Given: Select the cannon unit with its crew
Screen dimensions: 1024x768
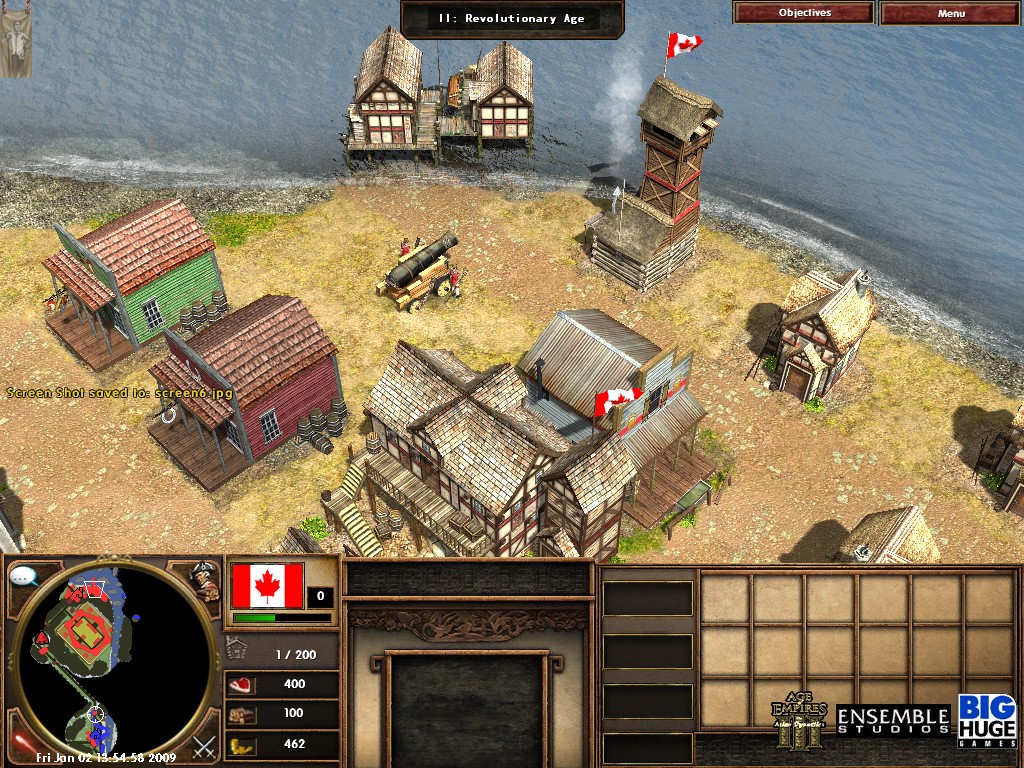Looking at the screenshot, I should 420,268.
